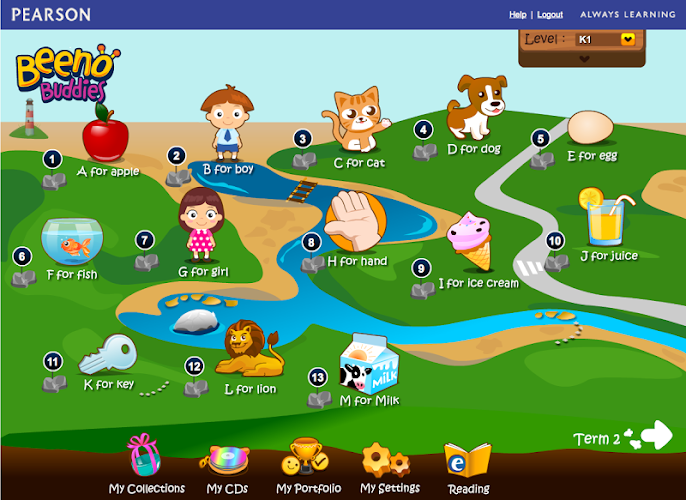The image size is (686, 500).
Task: Select the B for boy lesson
Action: 224,125
